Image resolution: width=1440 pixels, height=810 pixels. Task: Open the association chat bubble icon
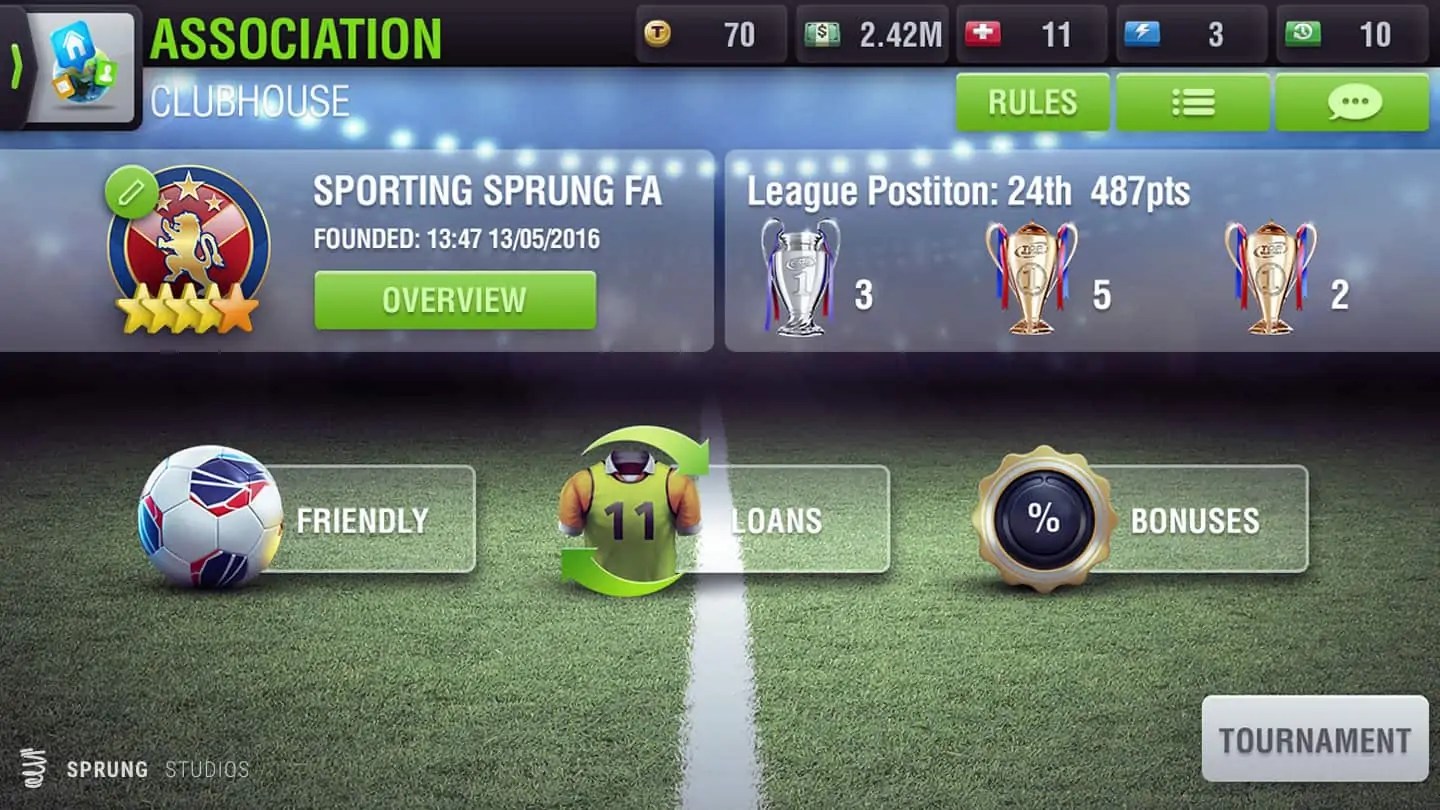(x=1355, y=102)
